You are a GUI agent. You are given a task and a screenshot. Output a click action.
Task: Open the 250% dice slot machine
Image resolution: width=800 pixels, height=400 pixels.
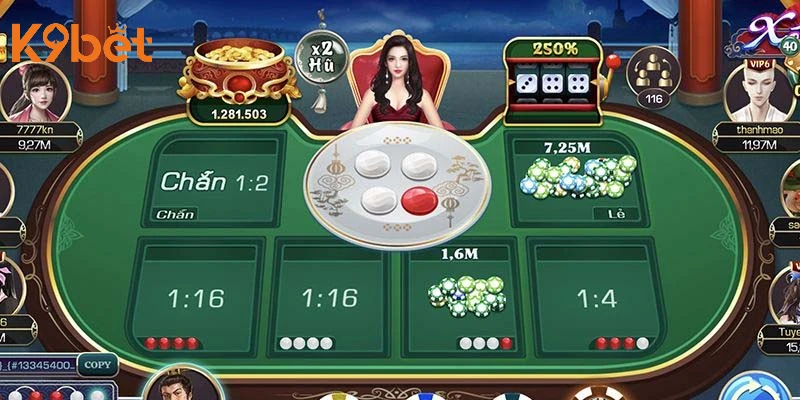[x=556, y=73]
